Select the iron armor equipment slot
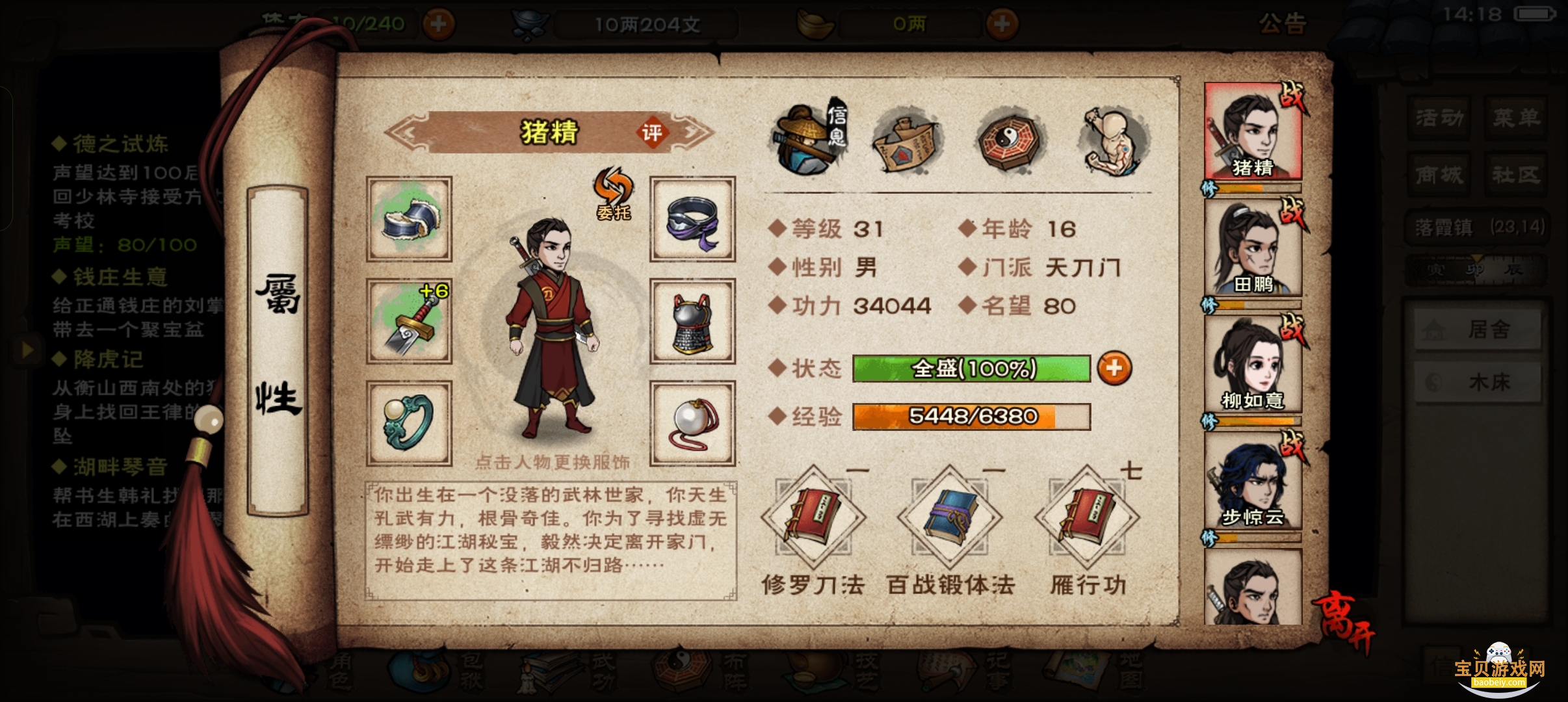Image resolution: width=1568 pixels, height=702 pixels. pyautogui.click(x=692, y=321)
